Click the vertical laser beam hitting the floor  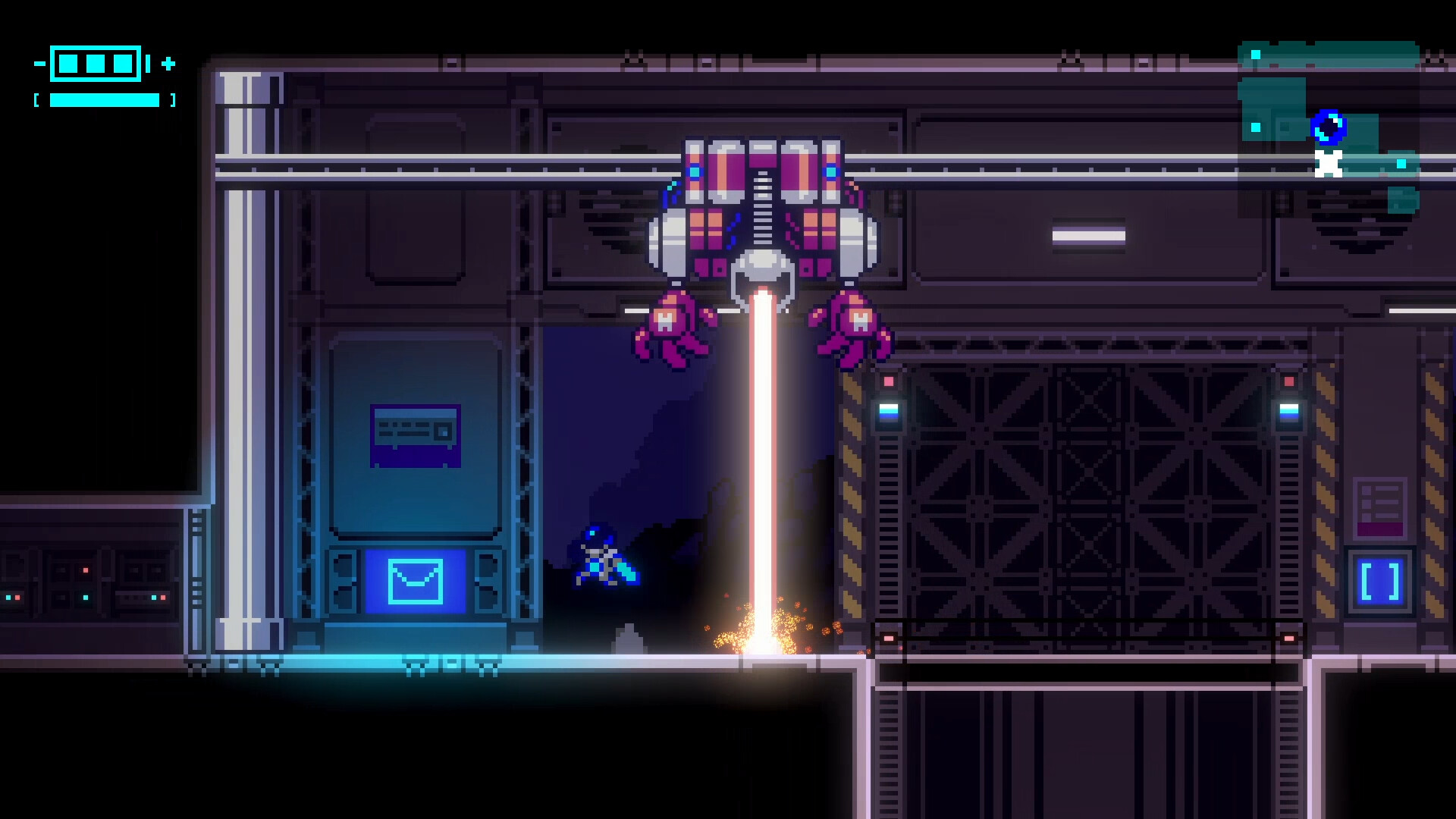tap(761, 493)
